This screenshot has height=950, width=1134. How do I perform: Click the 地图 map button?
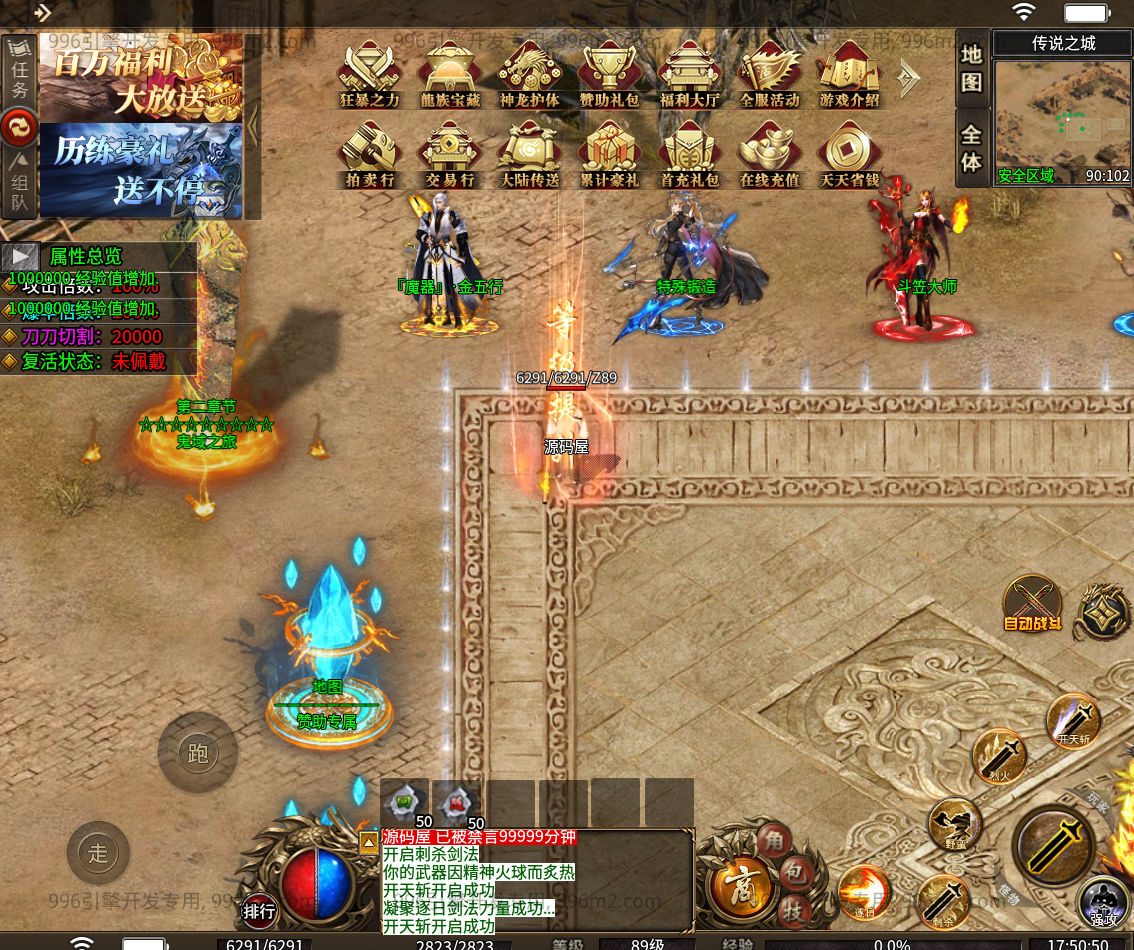tap(971, 69)
